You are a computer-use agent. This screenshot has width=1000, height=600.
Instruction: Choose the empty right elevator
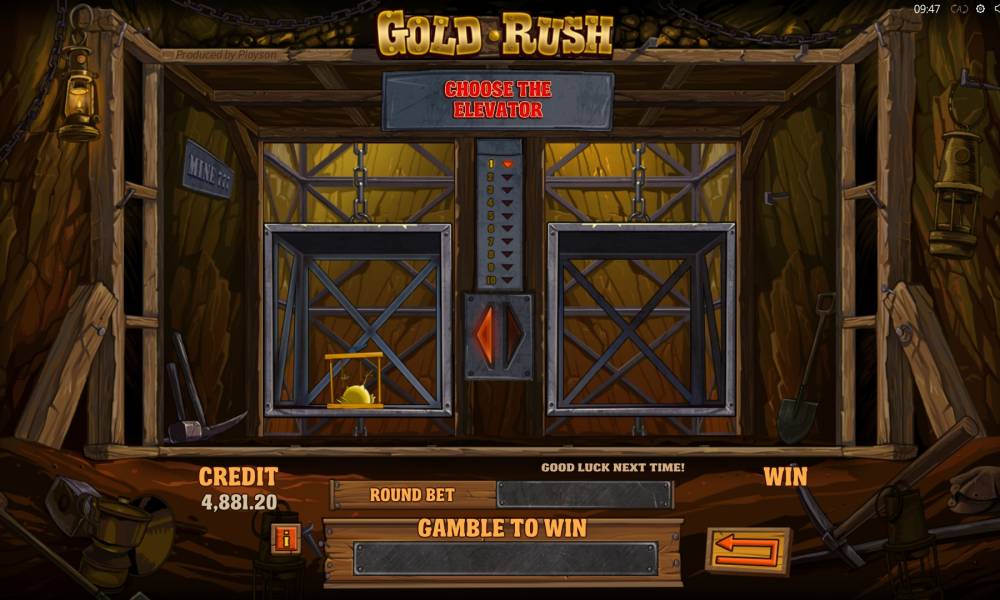pos(641,318)
